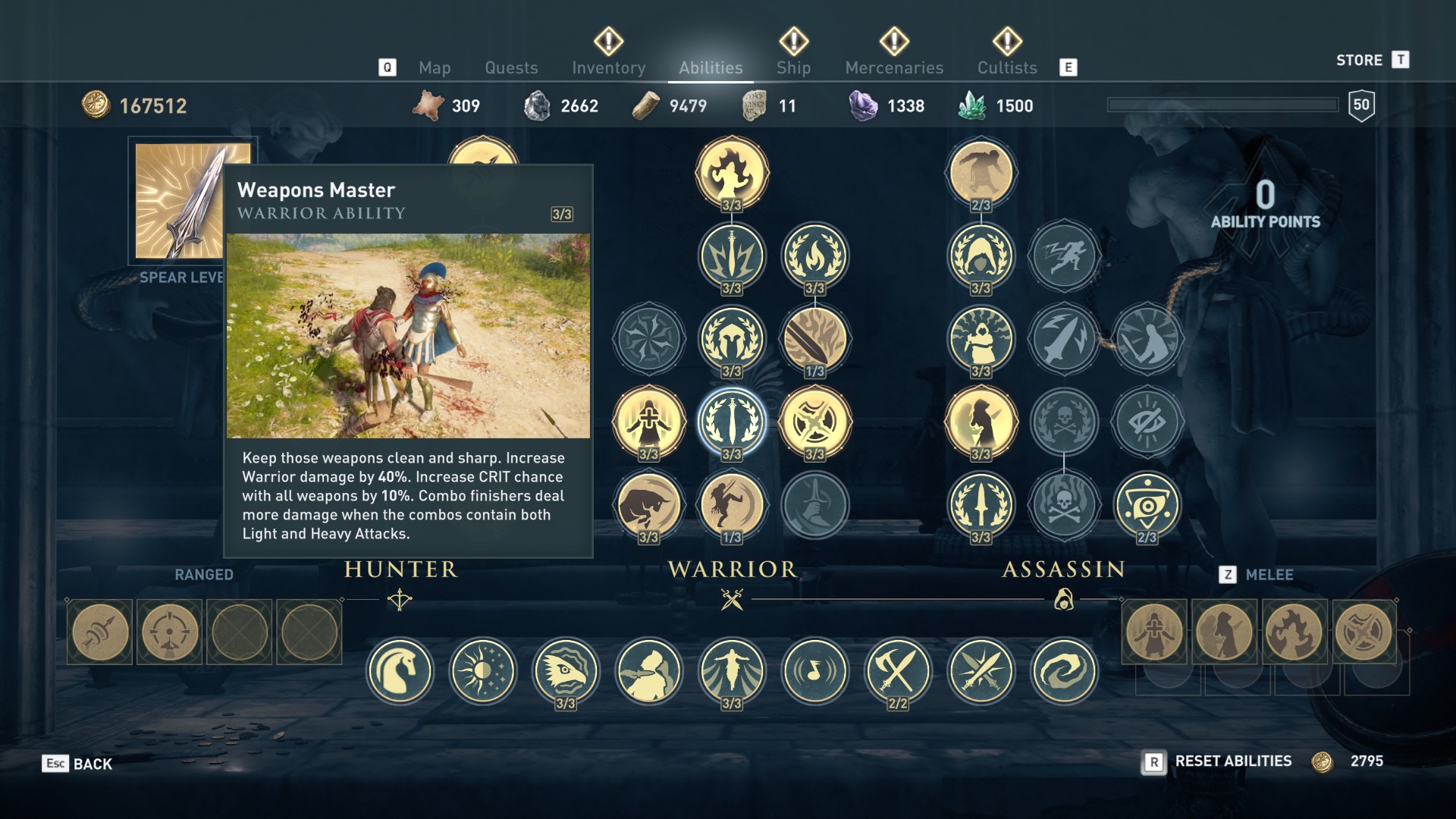Go to the Ship tab

point(793,67)
